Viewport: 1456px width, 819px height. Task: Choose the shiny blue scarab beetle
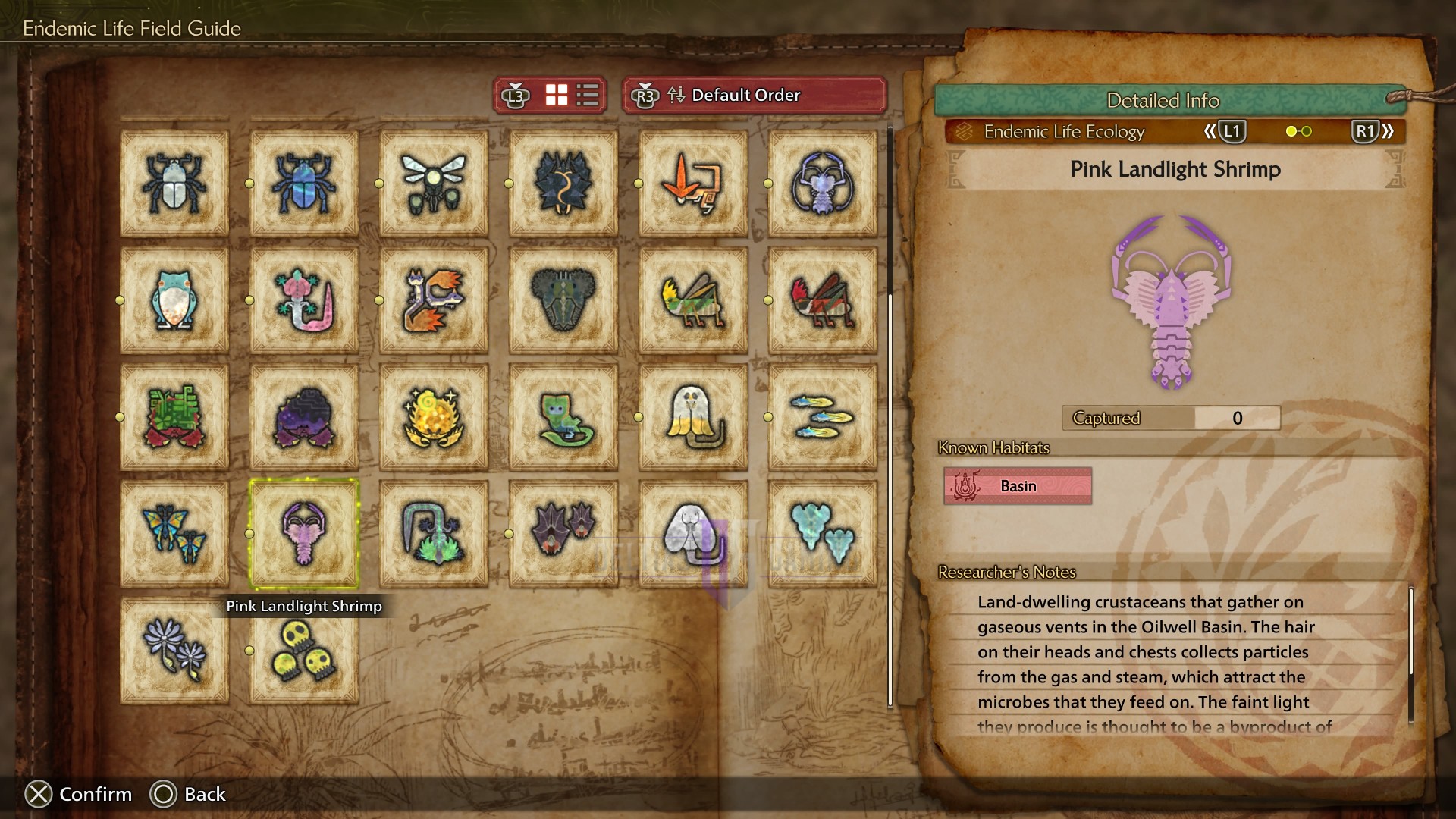304,183
